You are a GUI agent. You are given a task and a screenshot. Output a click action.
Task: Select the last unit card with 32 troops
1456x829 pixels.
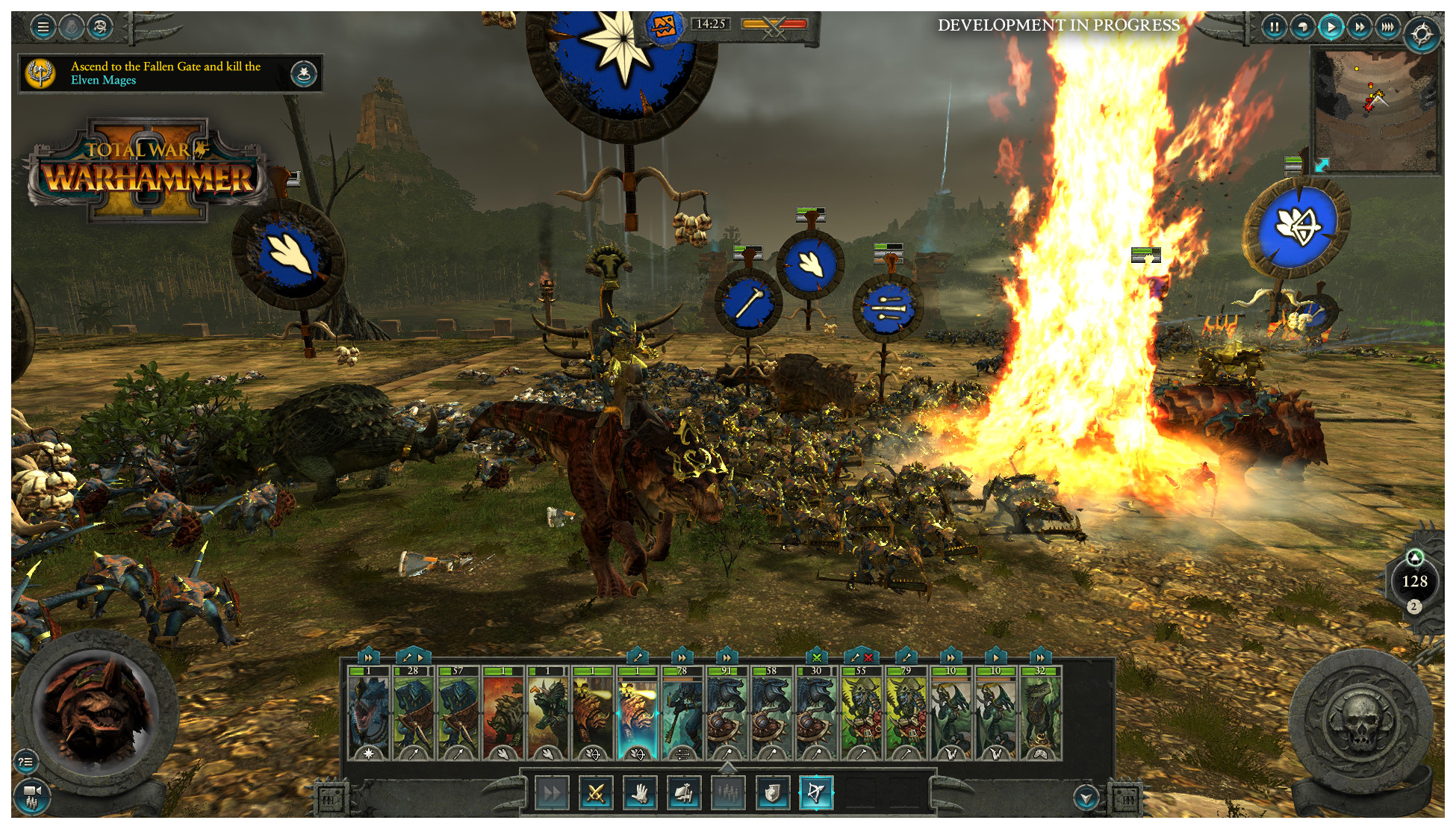(1040, 713)
